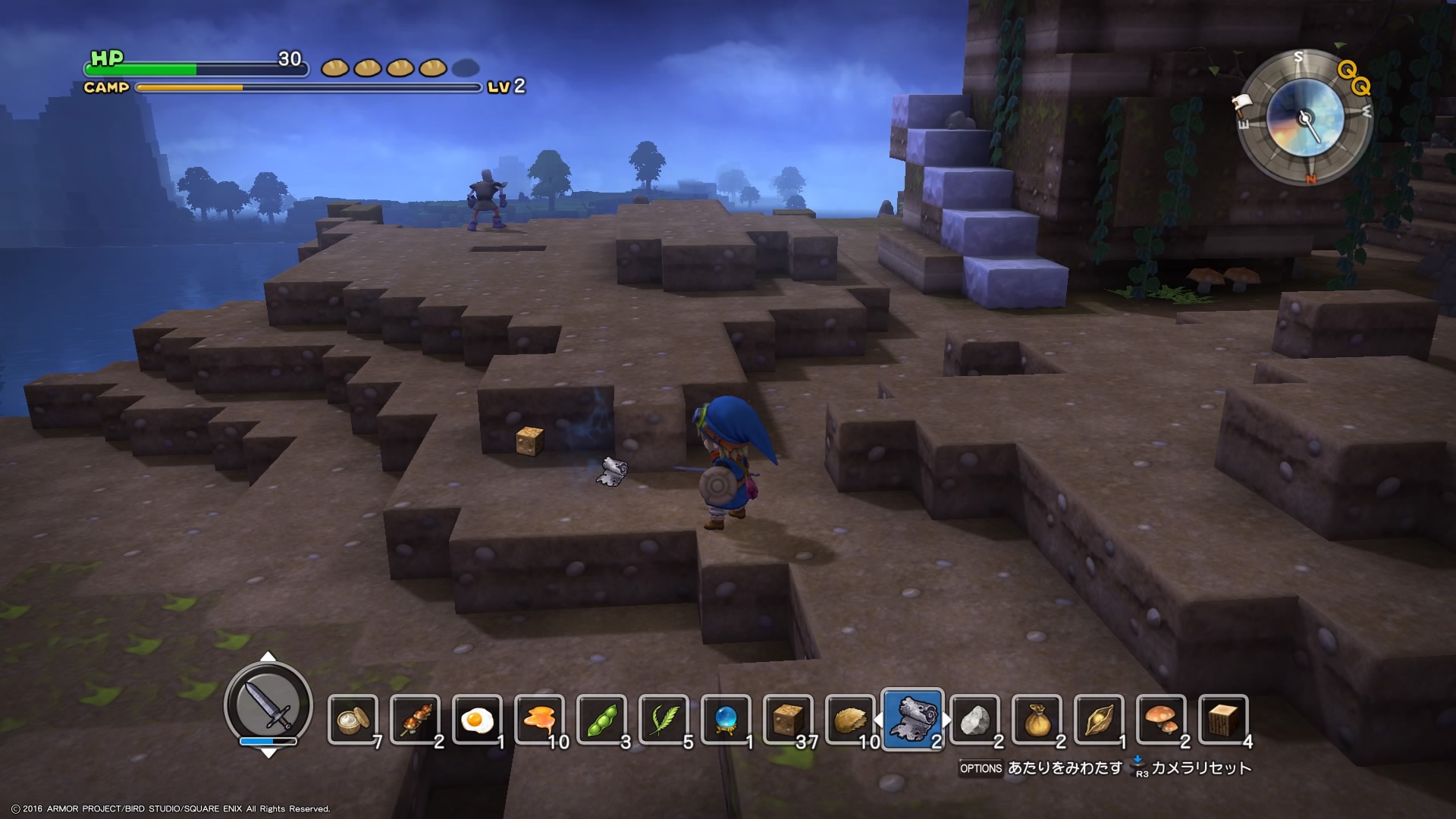Select the earth block slot with 37
The width and height of the screenshot is (1456, 819).
[788, 720]
